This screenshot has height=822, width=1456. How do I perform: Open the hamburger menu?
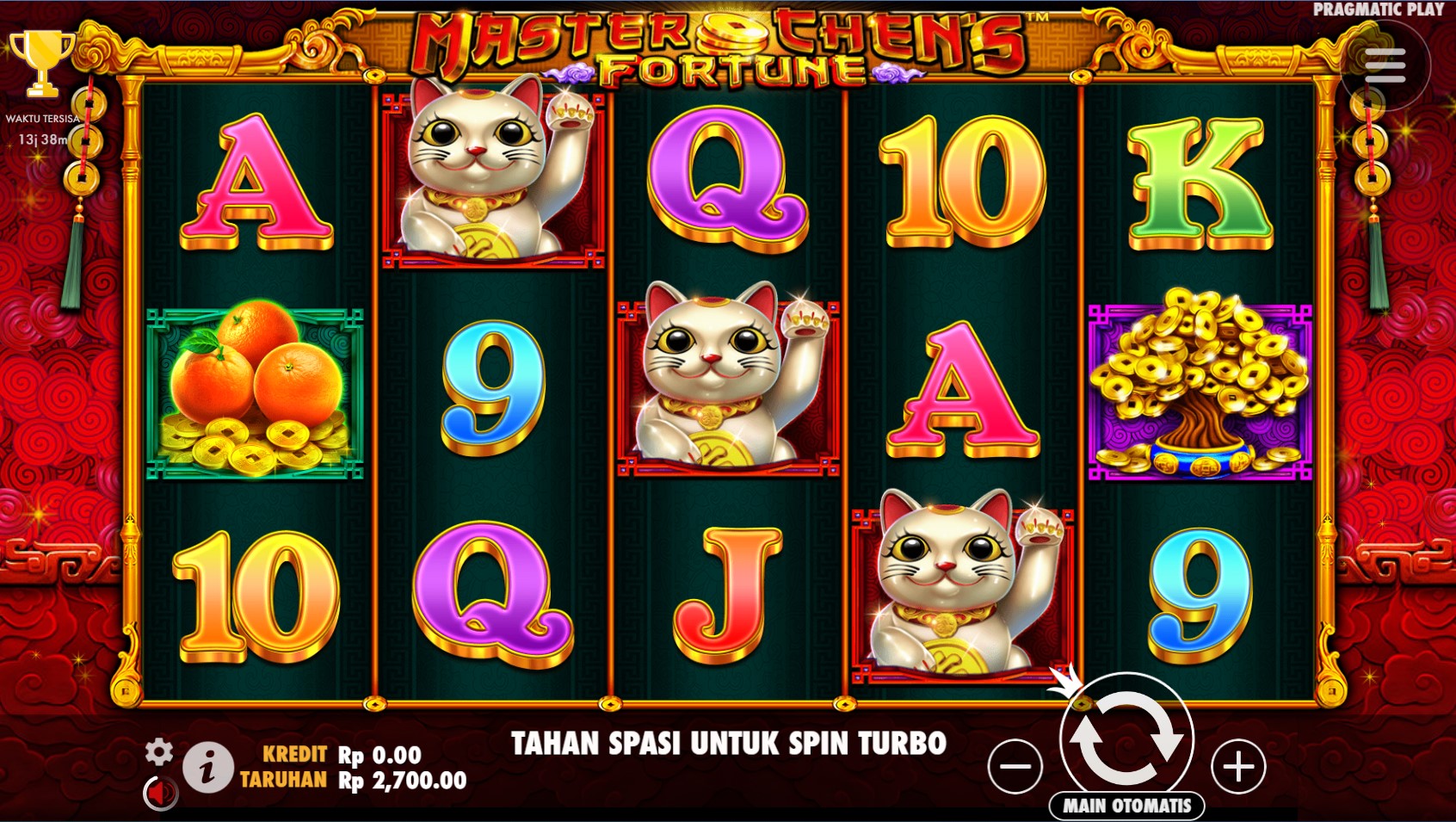coord(1385,65)
